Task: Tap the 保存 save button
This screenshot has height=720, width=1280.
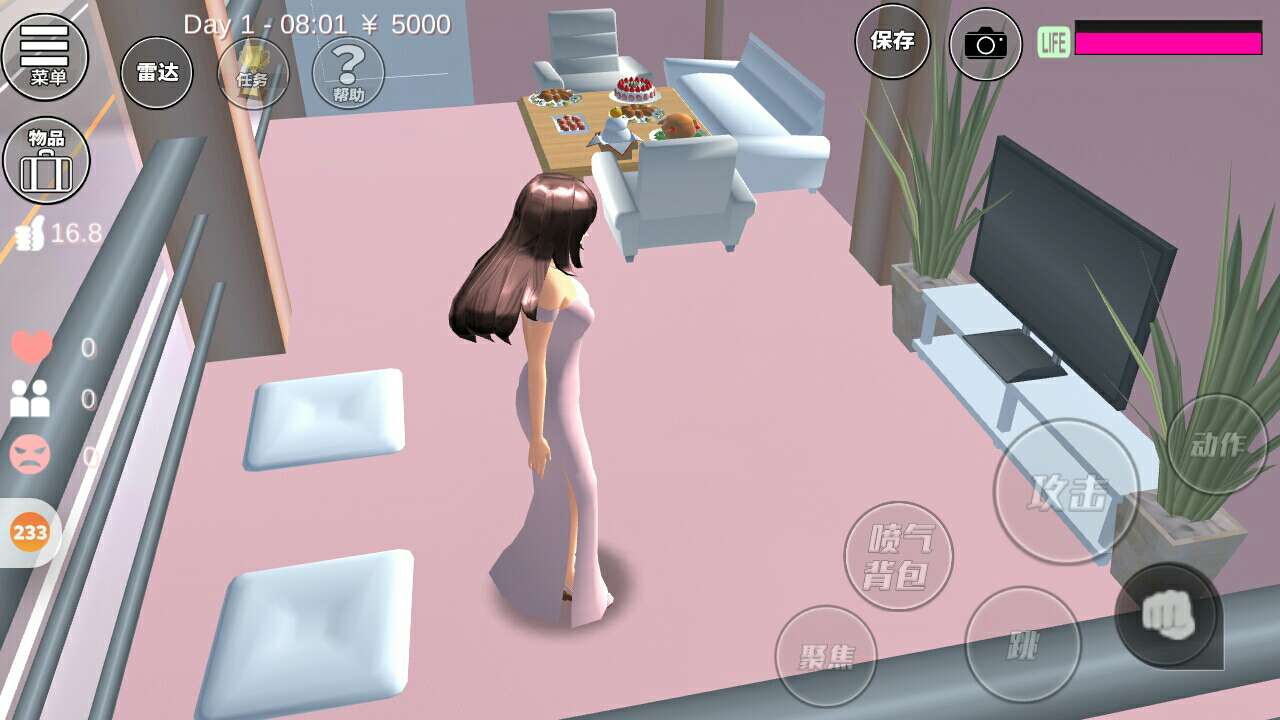Action: [x=892, y=41]
